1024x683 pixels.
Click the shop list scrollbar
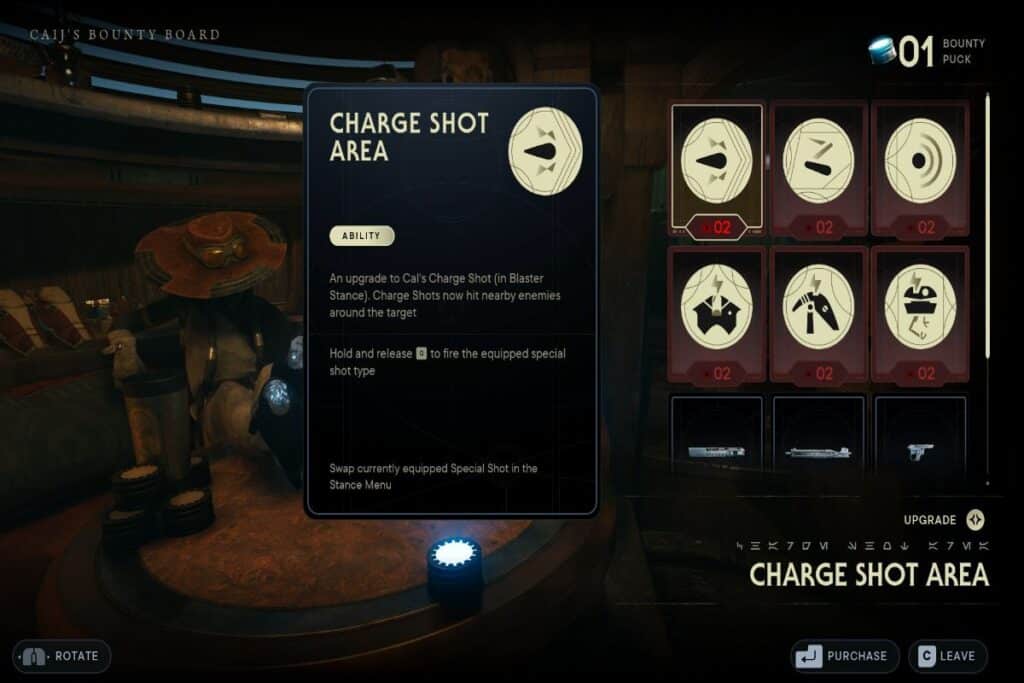click(988, 225)
